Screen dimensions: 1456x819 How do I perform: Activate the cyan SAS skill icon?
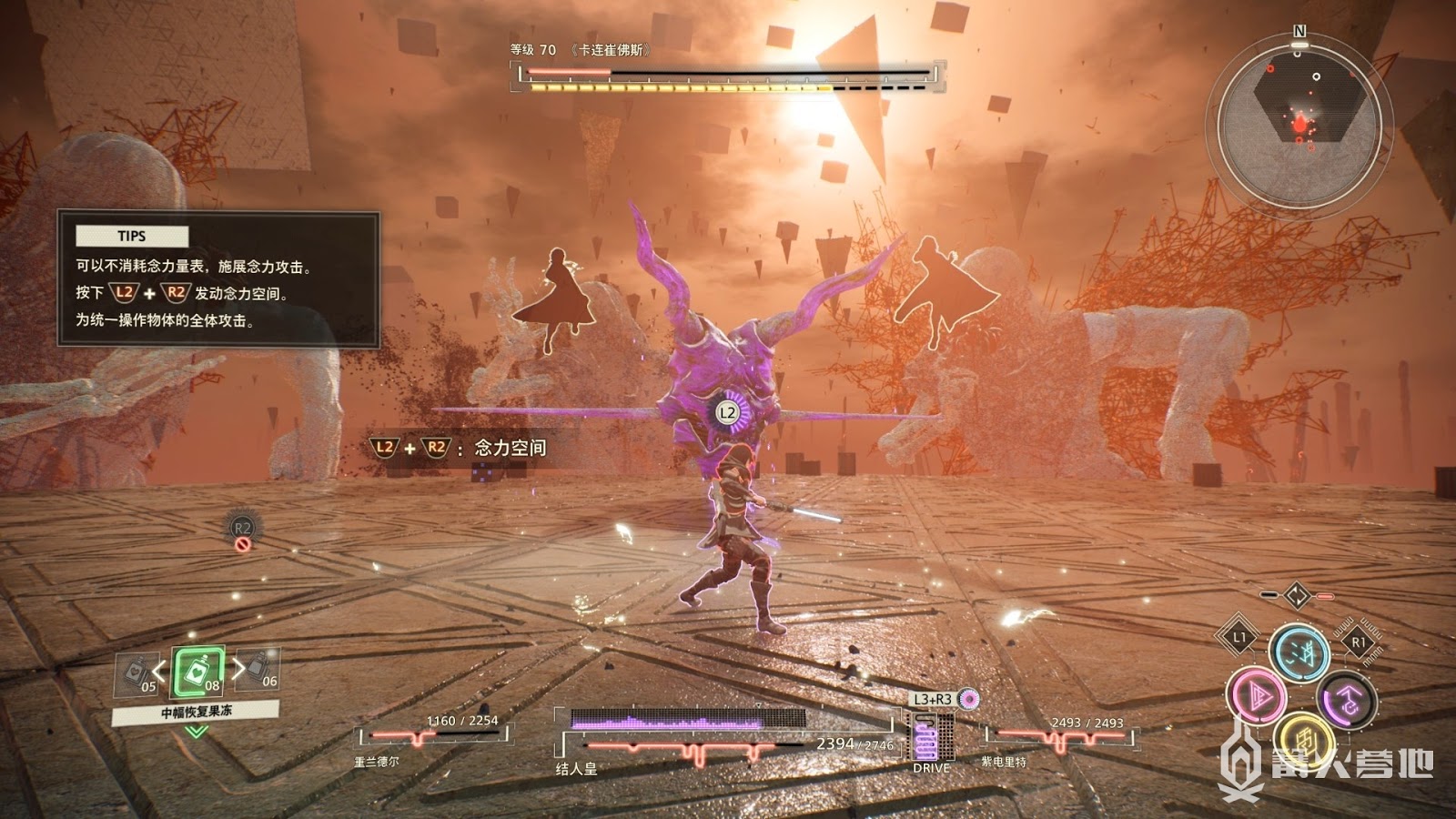(1299, 651)
